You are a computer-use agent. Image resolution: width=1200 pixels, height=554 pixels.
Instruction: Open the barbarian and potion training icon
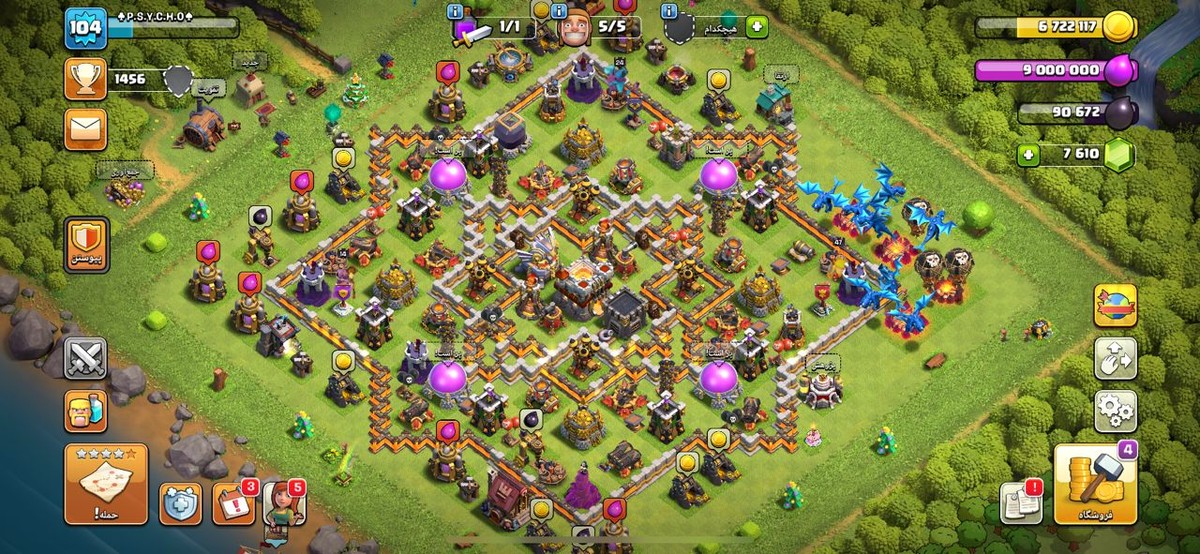coord(85,410)
